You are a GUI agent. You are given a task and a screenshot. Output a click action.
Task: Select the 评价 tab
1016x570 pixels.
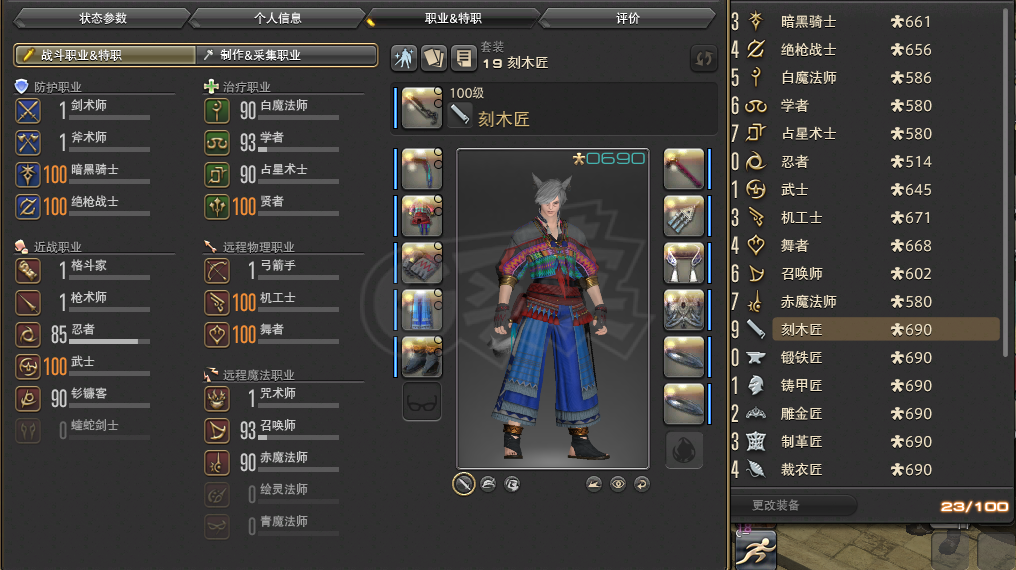[628, 18]
